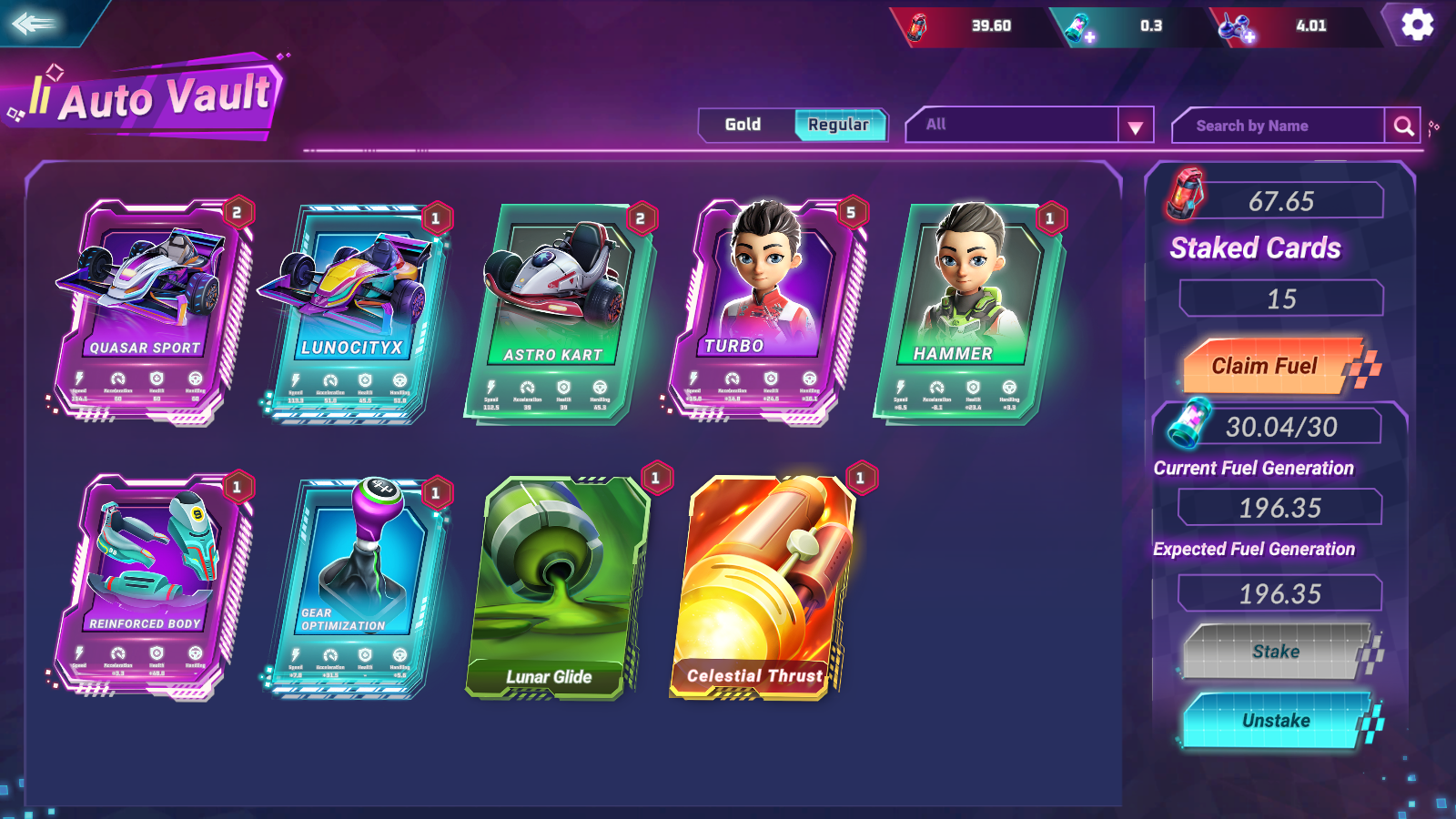The width and height of the screenshot is (1456, 819).
Task: Switch to the Regular tab
Action: click(838, 125)
